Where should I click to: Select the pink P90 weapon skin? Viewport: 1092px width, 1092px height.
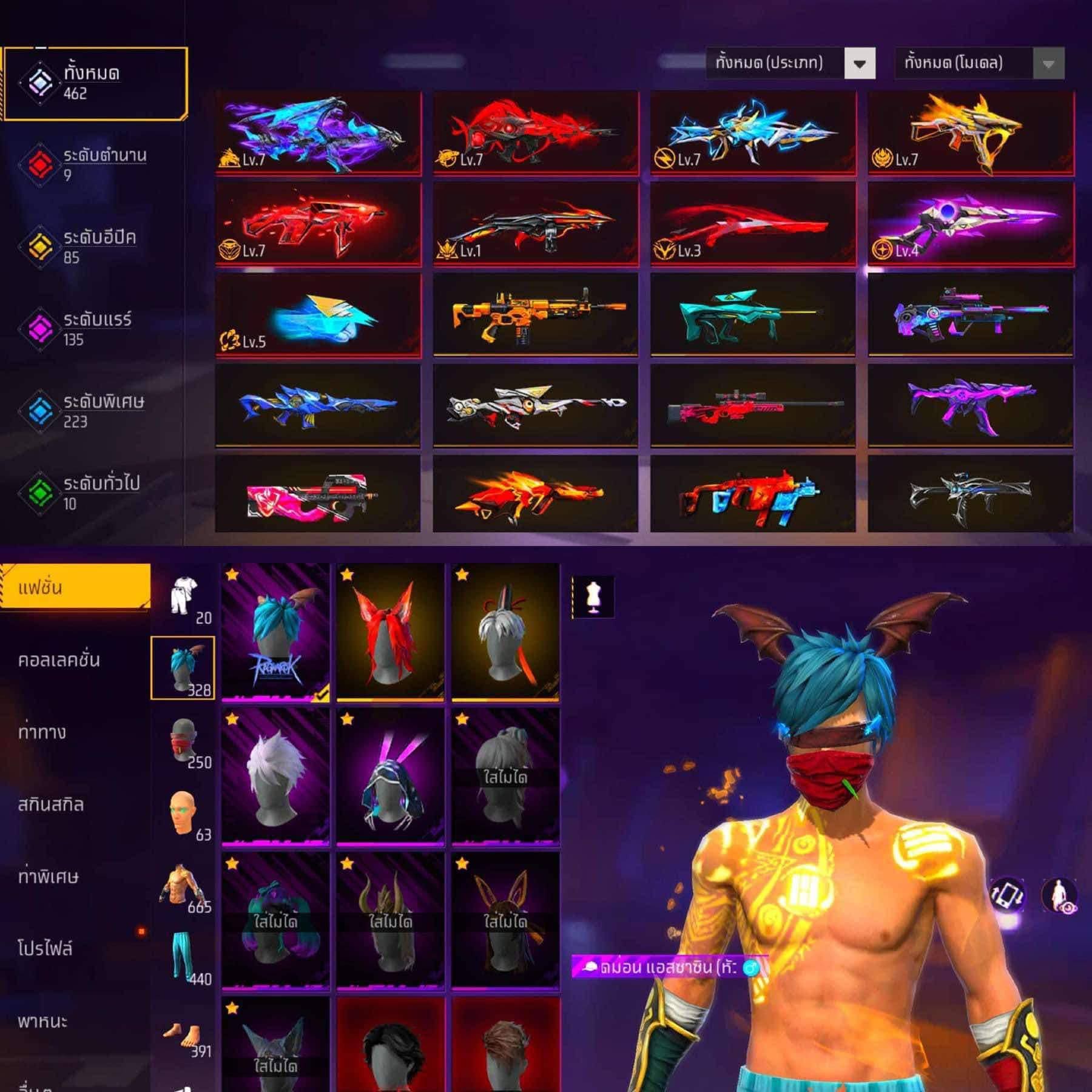tap(318, 494)
